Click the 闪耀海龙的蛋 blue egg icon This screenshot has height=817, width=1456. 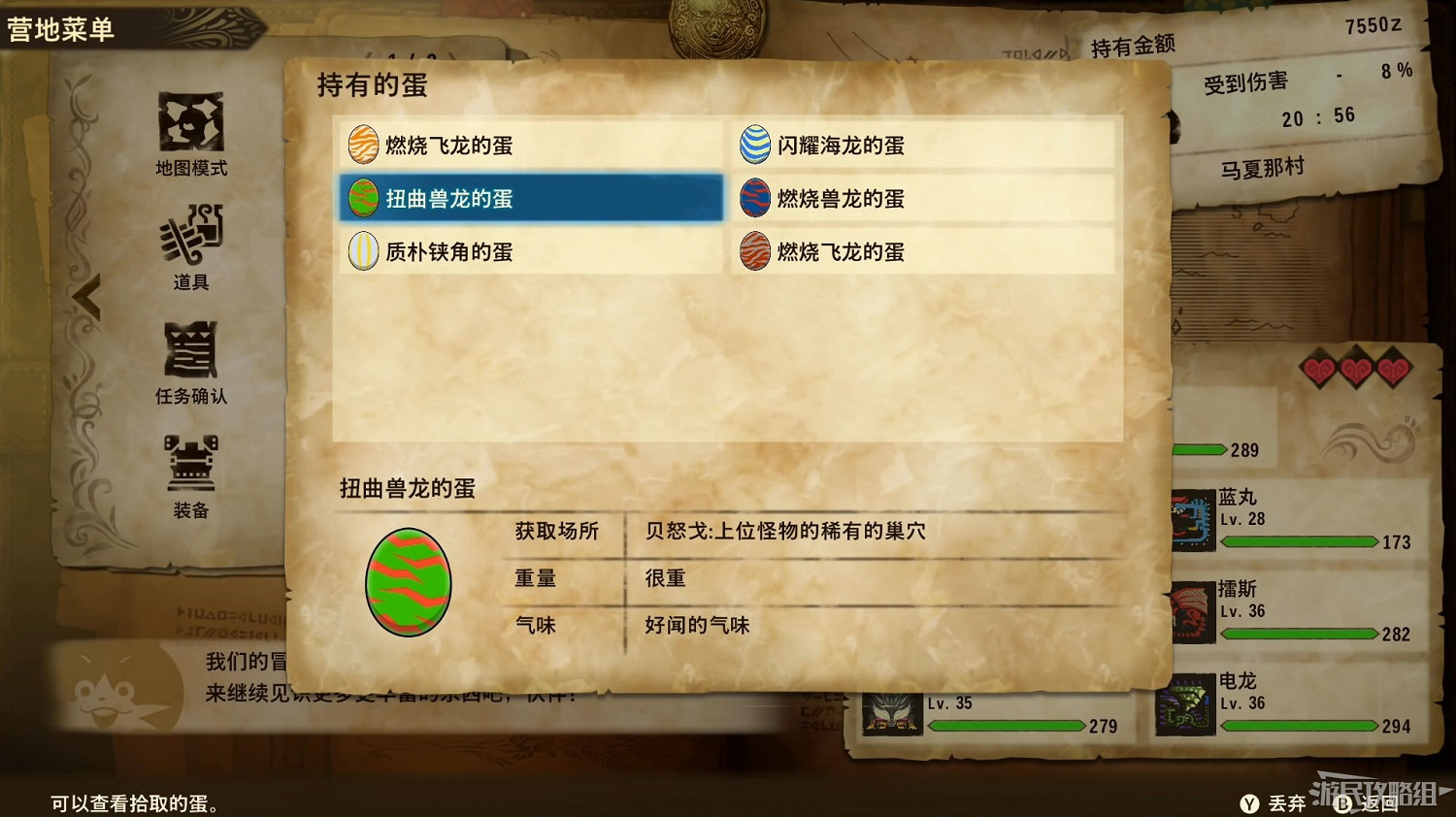pos(755,146)
